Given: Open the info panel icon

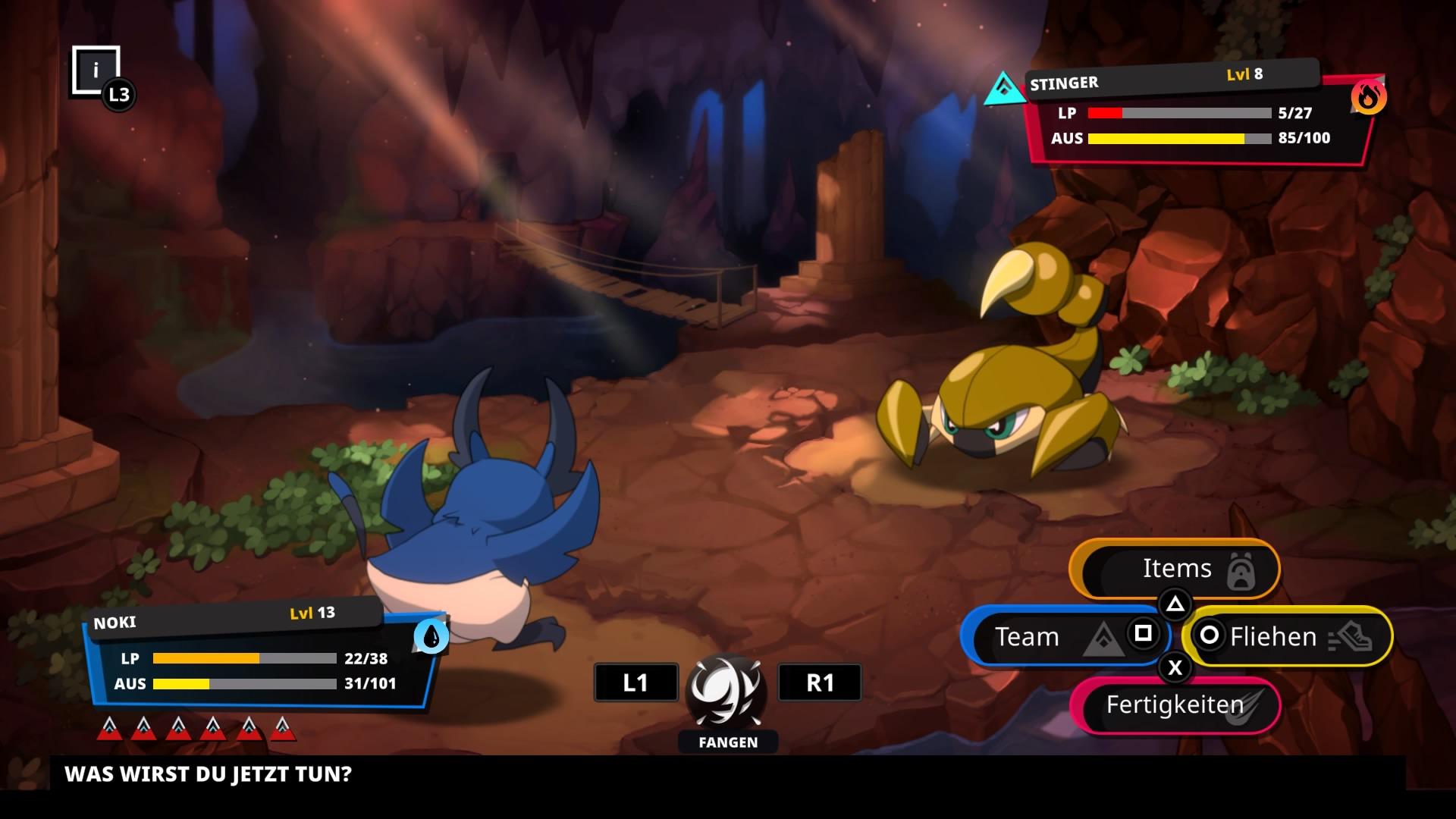Looking at the screenshot, I should (96, 71).
